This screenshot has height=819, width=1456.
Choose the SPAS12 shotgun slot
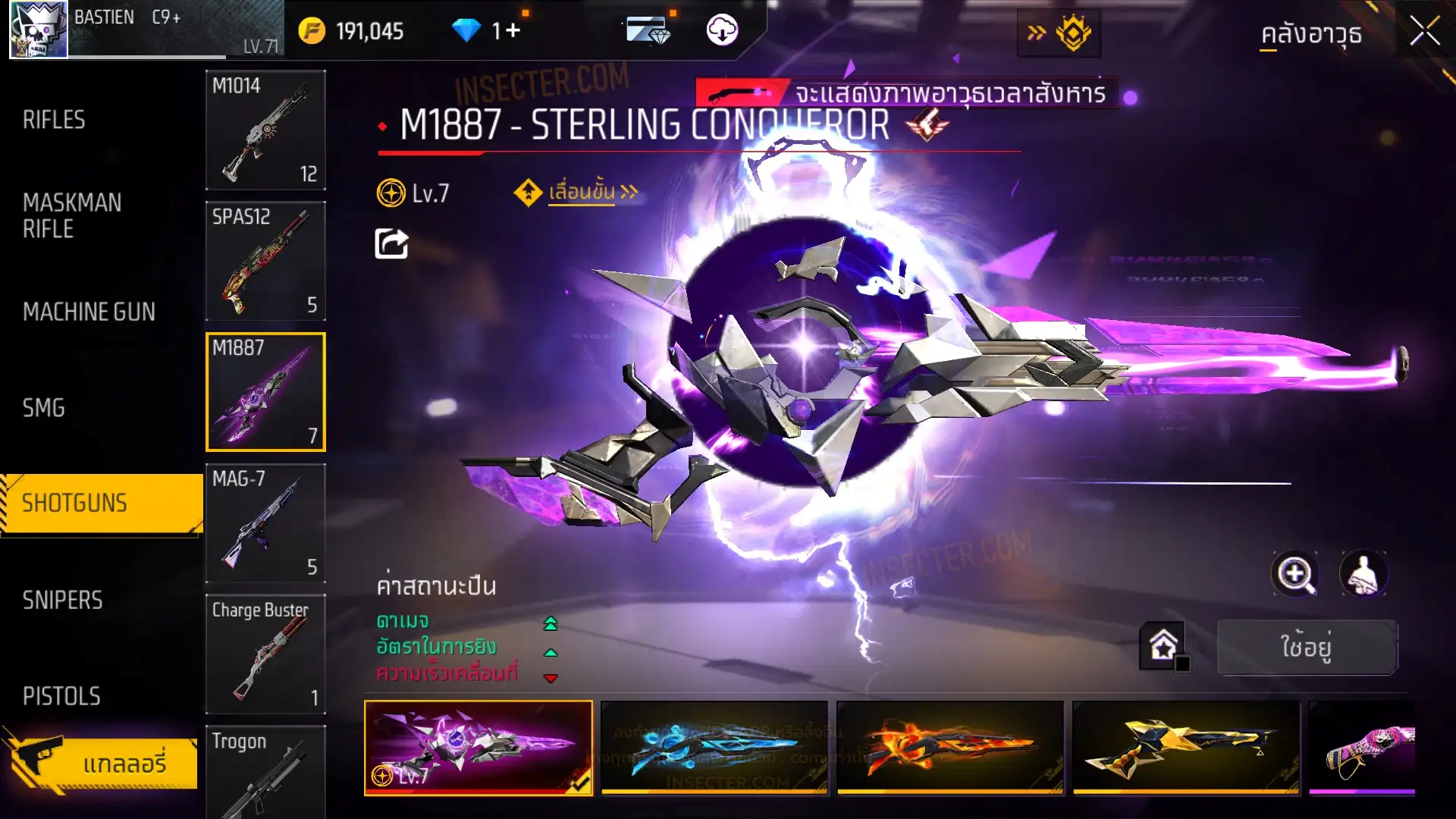(x=265, y=262)
